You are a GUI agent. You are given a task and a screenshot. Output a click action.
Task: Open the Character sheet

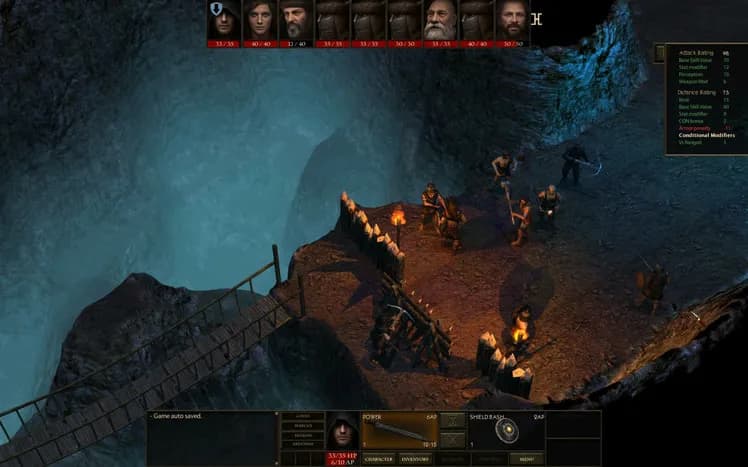tap(380, 459)
